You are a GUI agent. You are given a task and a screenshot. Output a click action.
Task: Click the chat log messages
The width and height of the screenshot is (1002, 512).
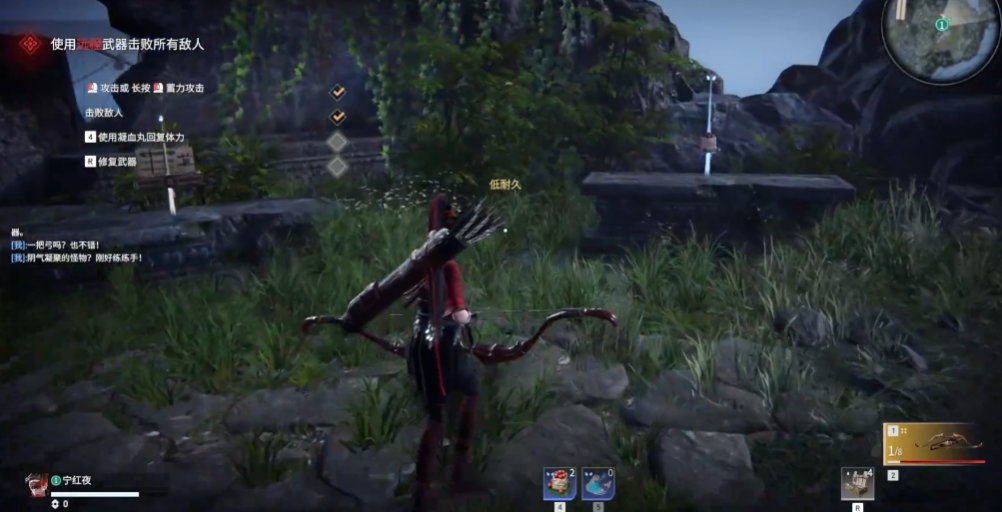[x=78, y=251]
